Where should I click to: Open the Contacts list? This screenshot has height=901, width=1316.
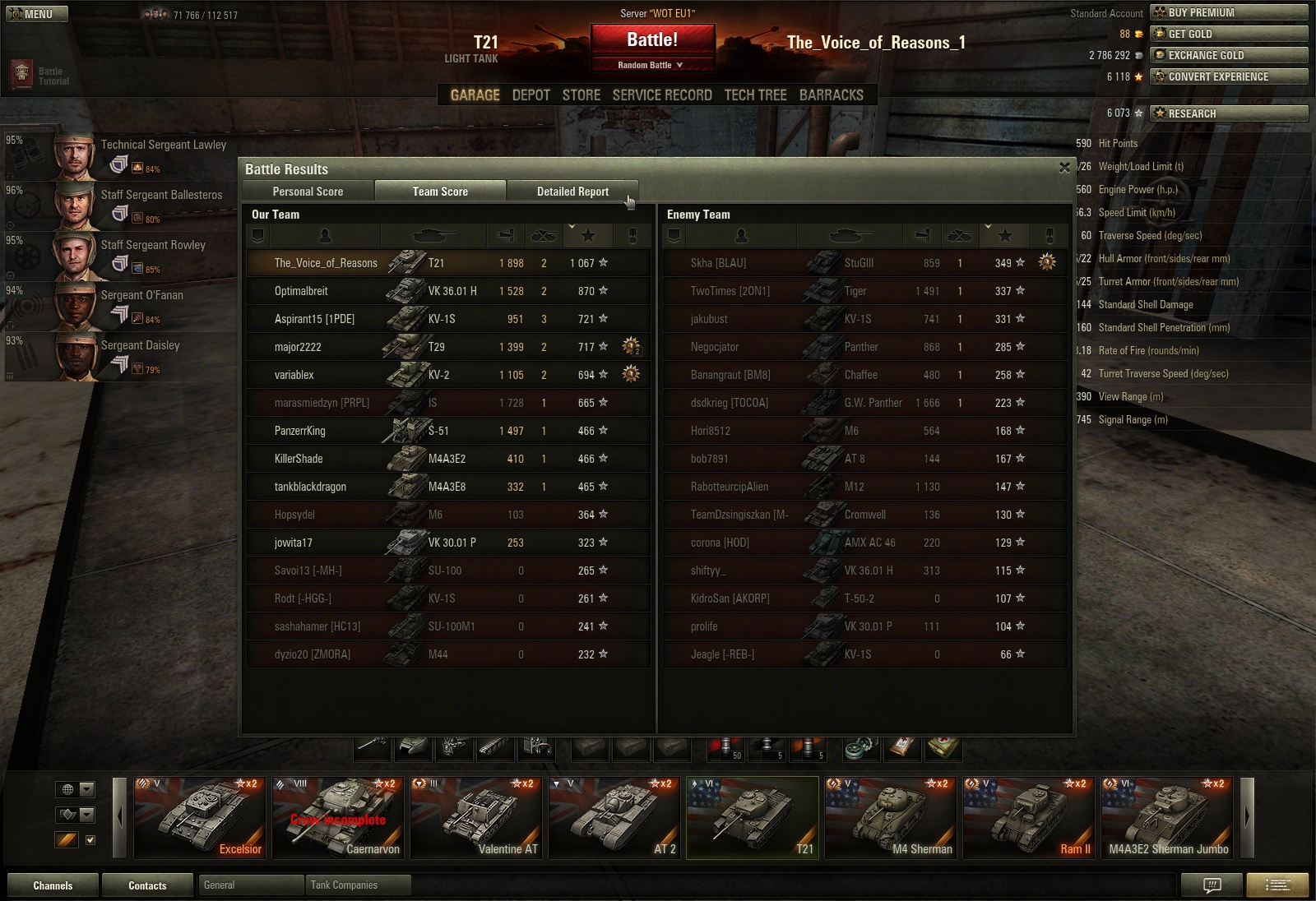(147, 885)
